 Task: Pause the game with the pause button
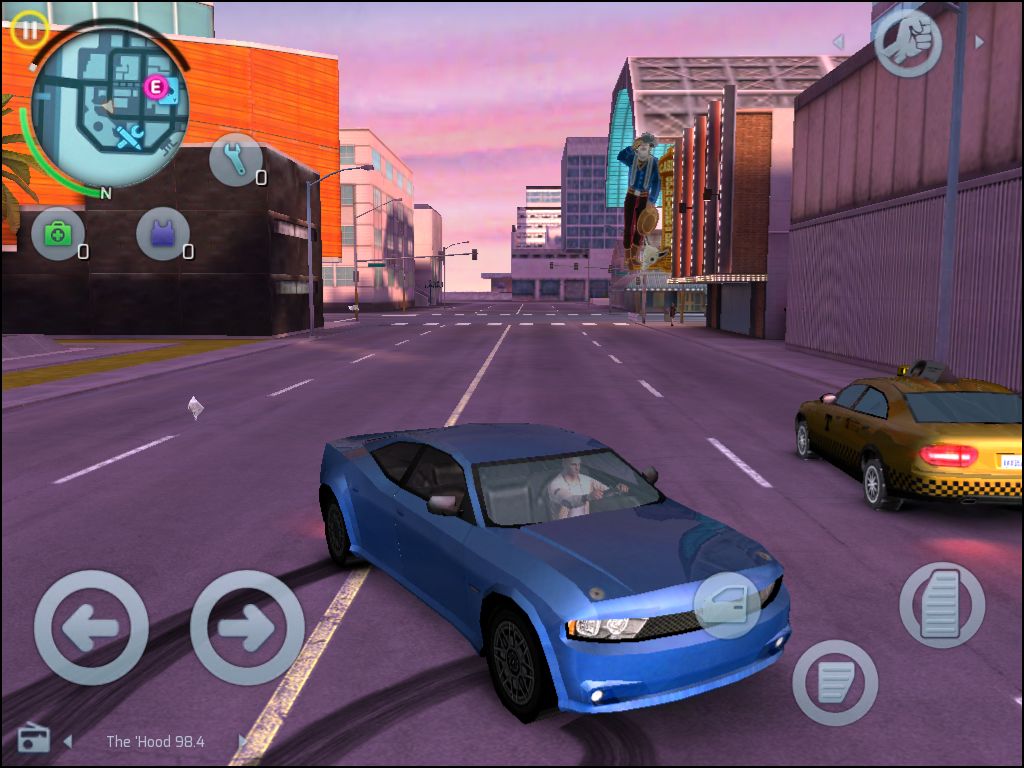(29, 30)
